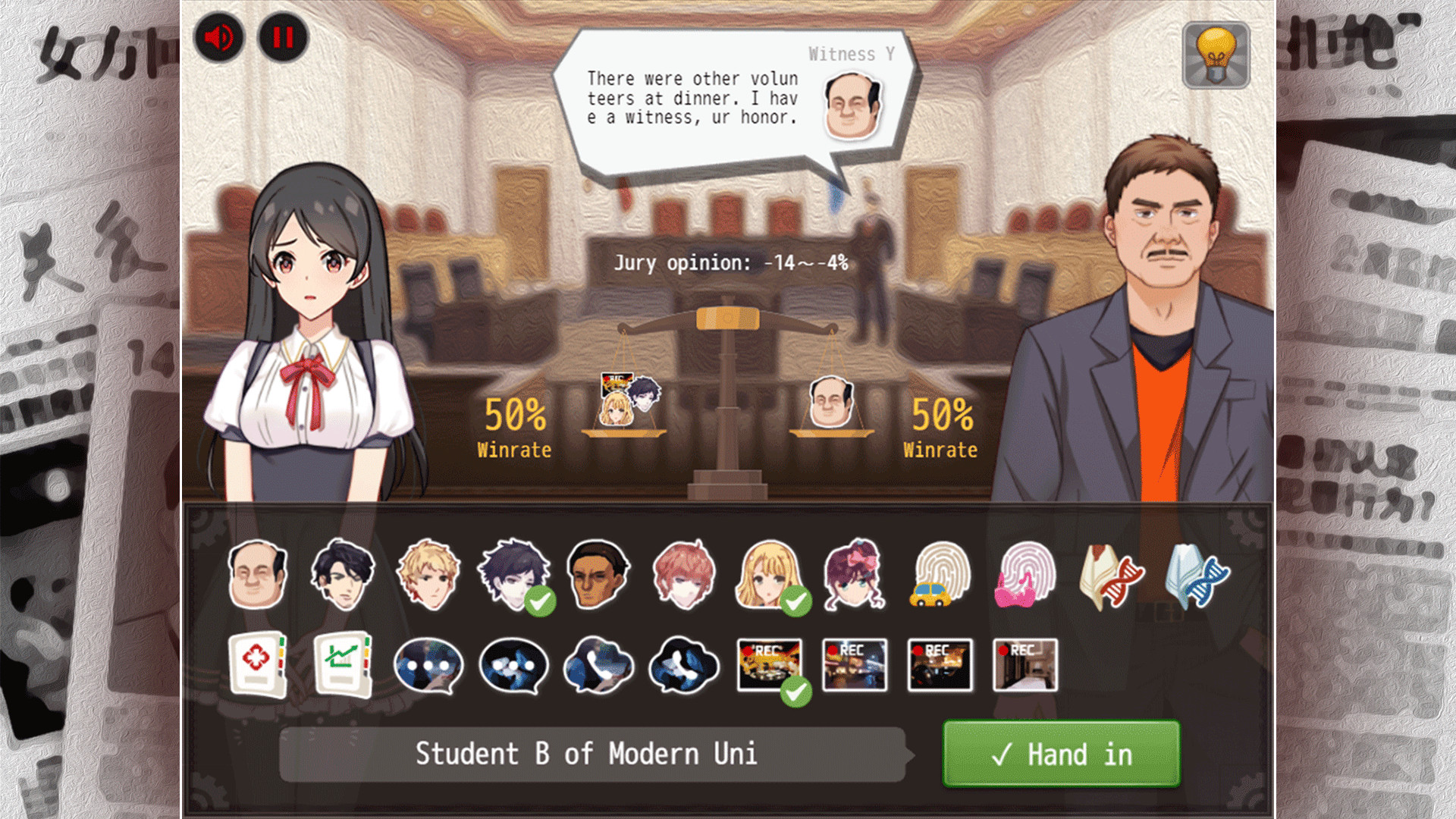Select the hallway REC video evidence
The height and width of the screenshot is (819, 1456).
point(1025,666)
